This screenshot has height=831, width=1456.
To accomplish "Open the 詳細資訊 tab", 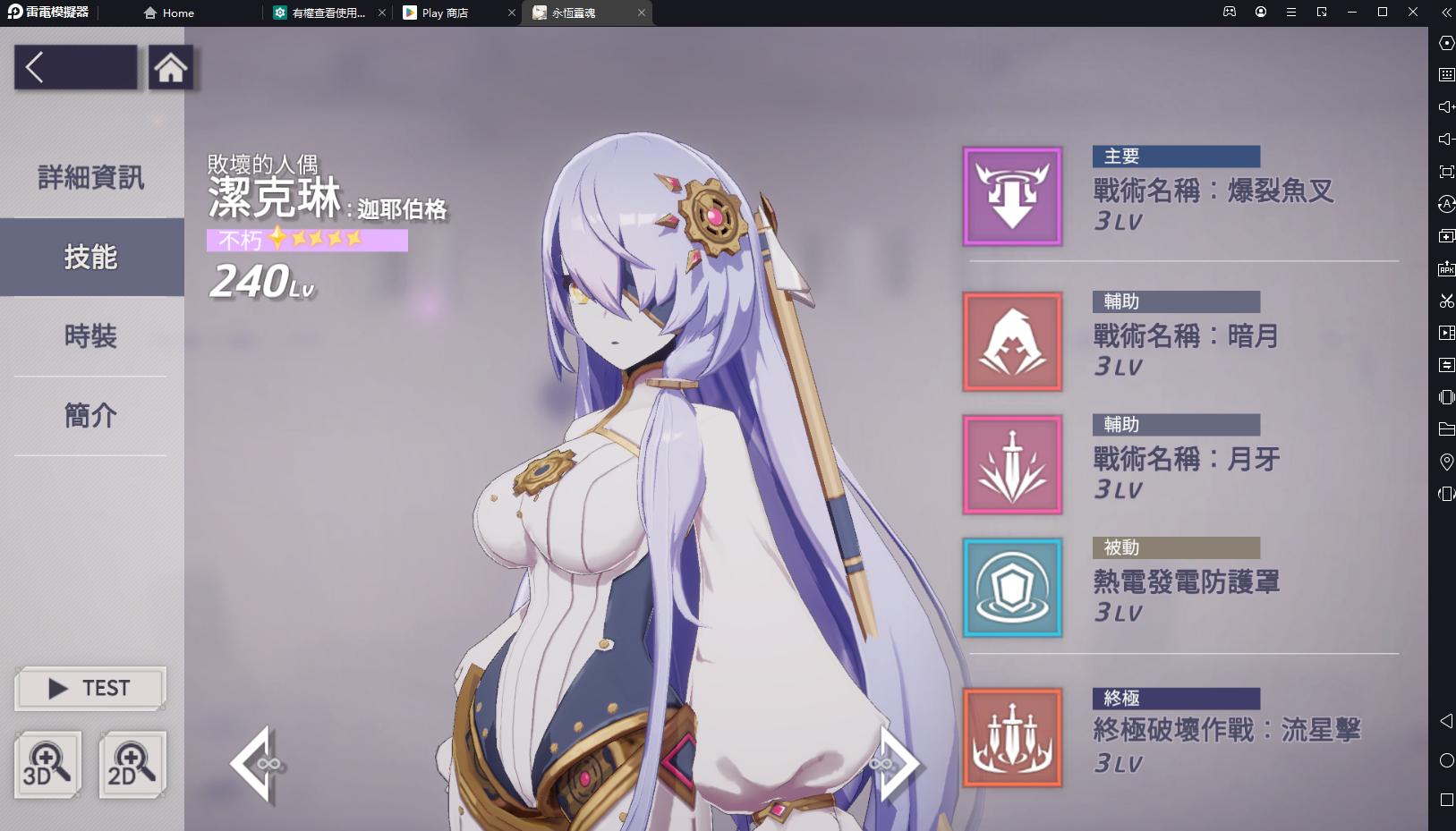I will [89, 178].
